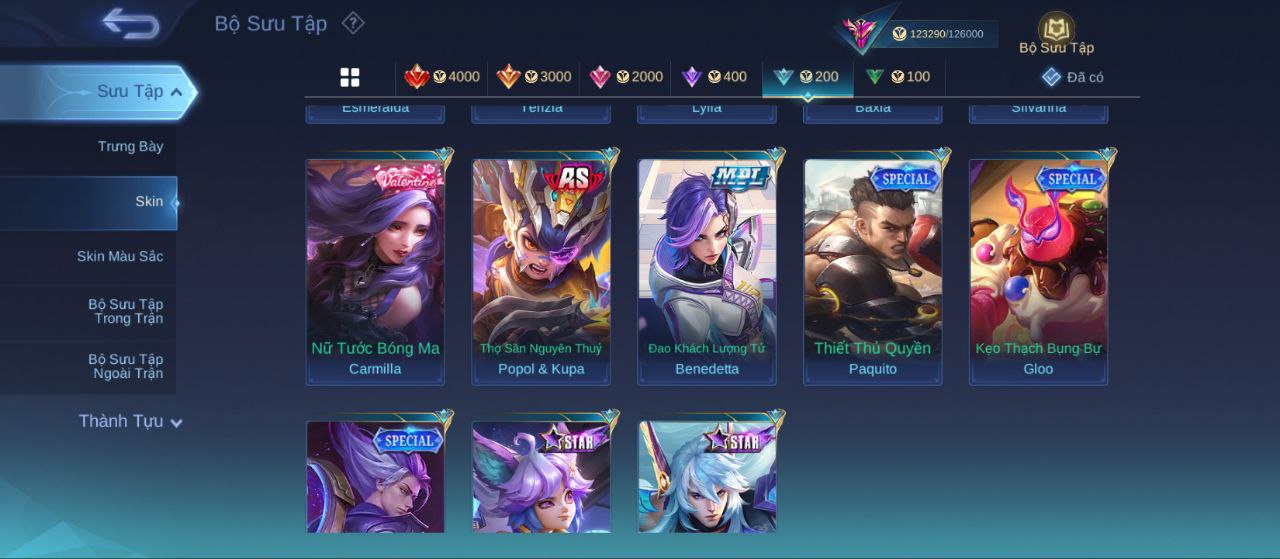Screen dimensions: 1280x559
Task: Open the Trưng Bày menu entry
Action: 130,147
